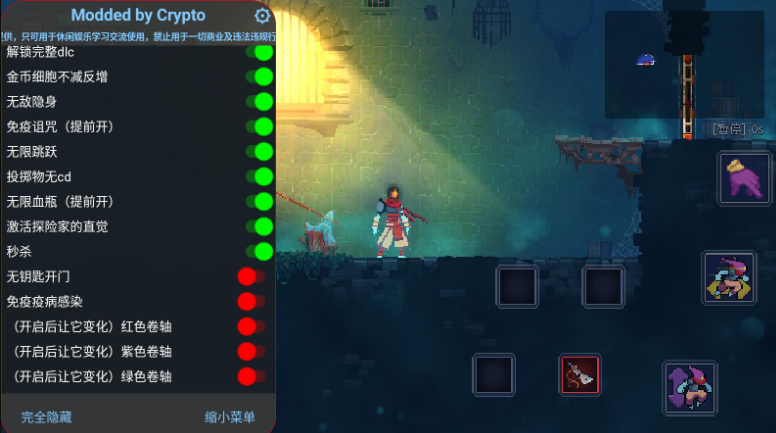The height and width of the screenshot is (433, 776).
Task: Enable the 红色卷轴 toggle
Action: (x=251, y=326)
